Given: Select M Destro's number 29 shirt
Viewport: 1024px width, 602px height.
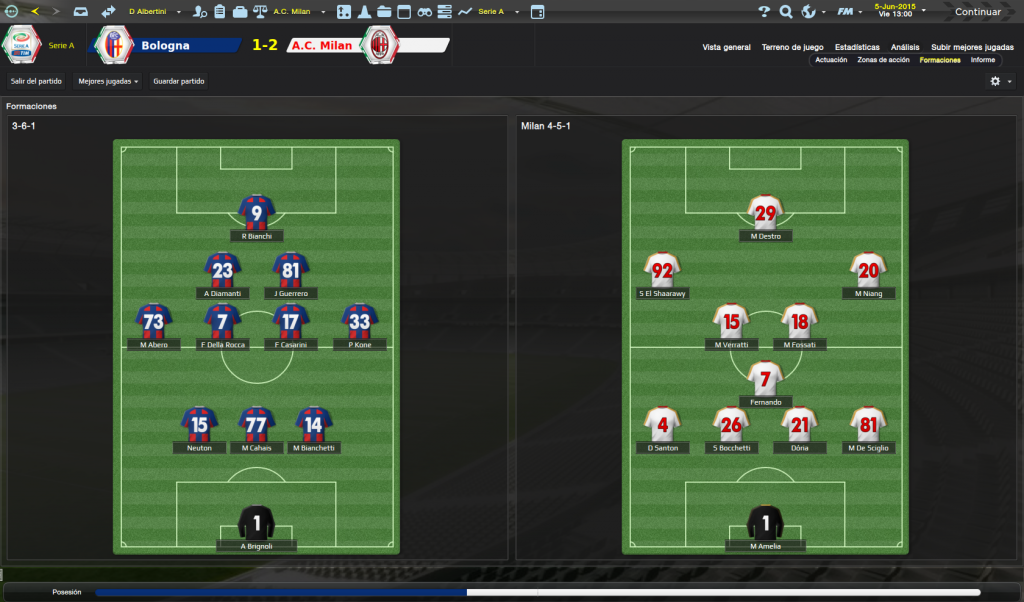Looking at the screenshot, I should (765, 212).
